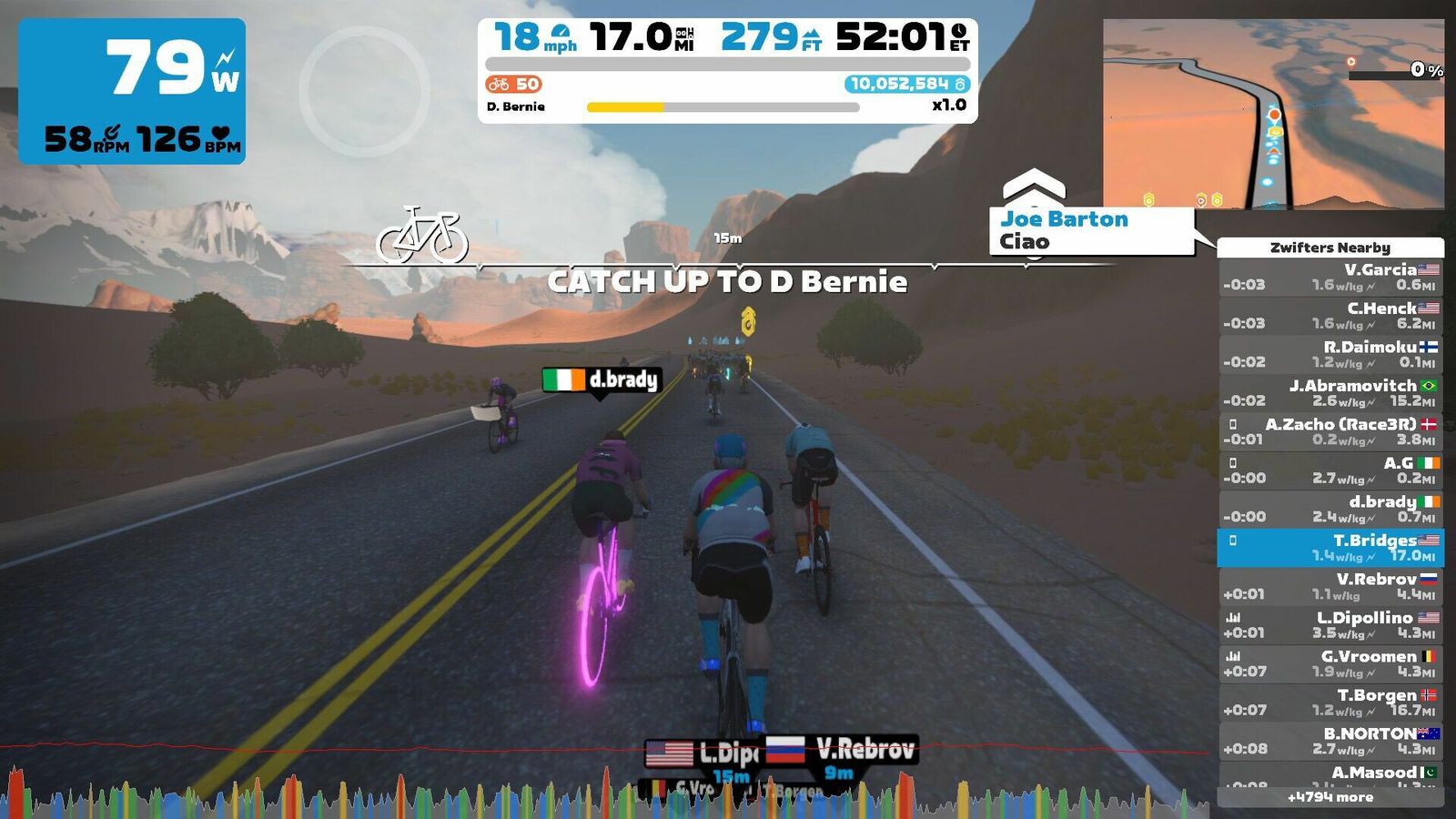Viewport: 1456px width, 819px height.
Task: Select G.Vroomen rider row
Action: (1330, 663)
